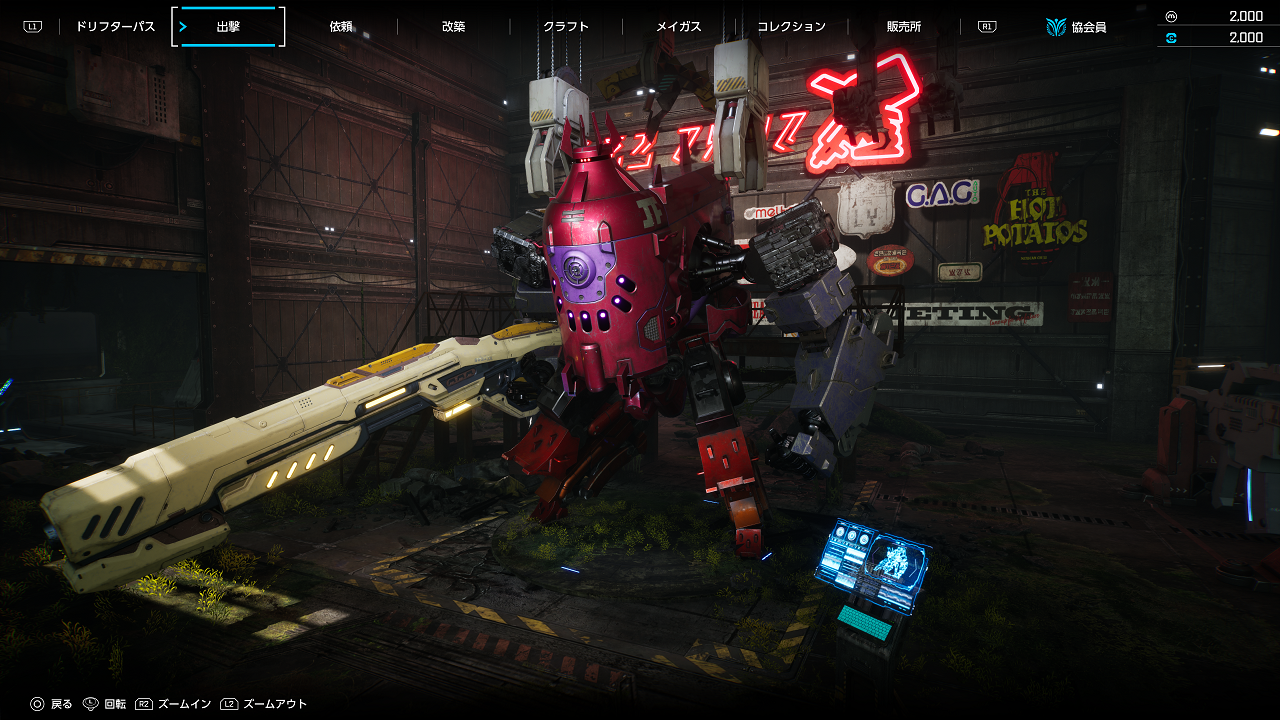Screen dimensions: 1280x720
Task: Switch to the 販売所 tab
Action: 904,27
